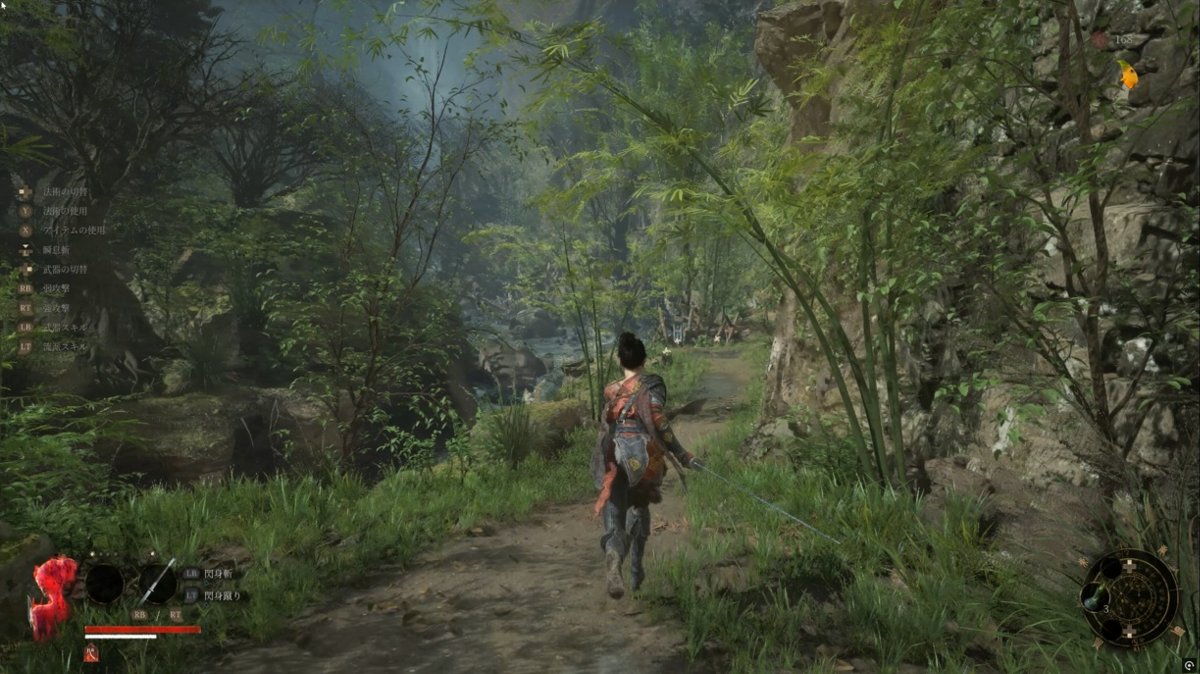This screenshot has width=1200, height=674.
Task: Select the red status buff icon under health bar
Action: click(x=92, y=654)
